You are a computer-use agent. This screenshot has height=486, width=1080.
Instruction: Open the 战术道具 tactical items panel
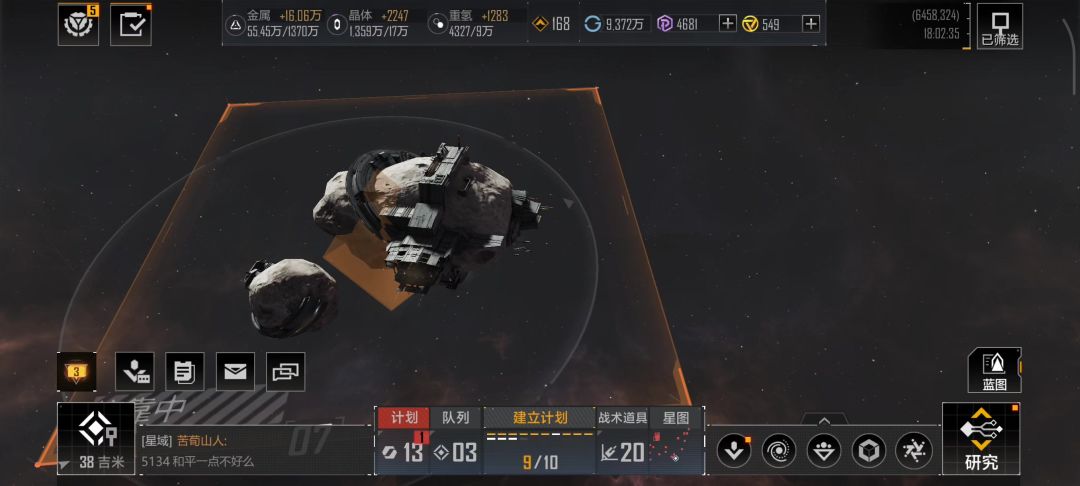tap(622, 418)
